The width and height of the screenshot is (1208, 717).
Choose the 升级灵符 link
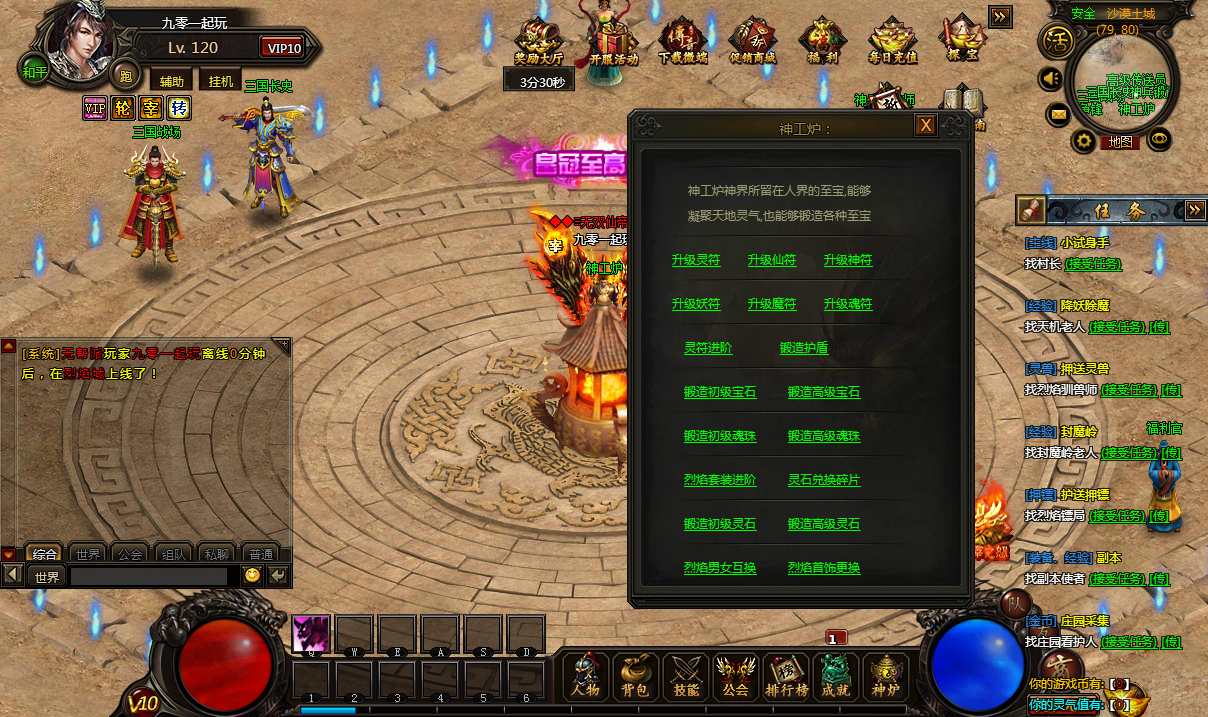[x=696, y=261]
